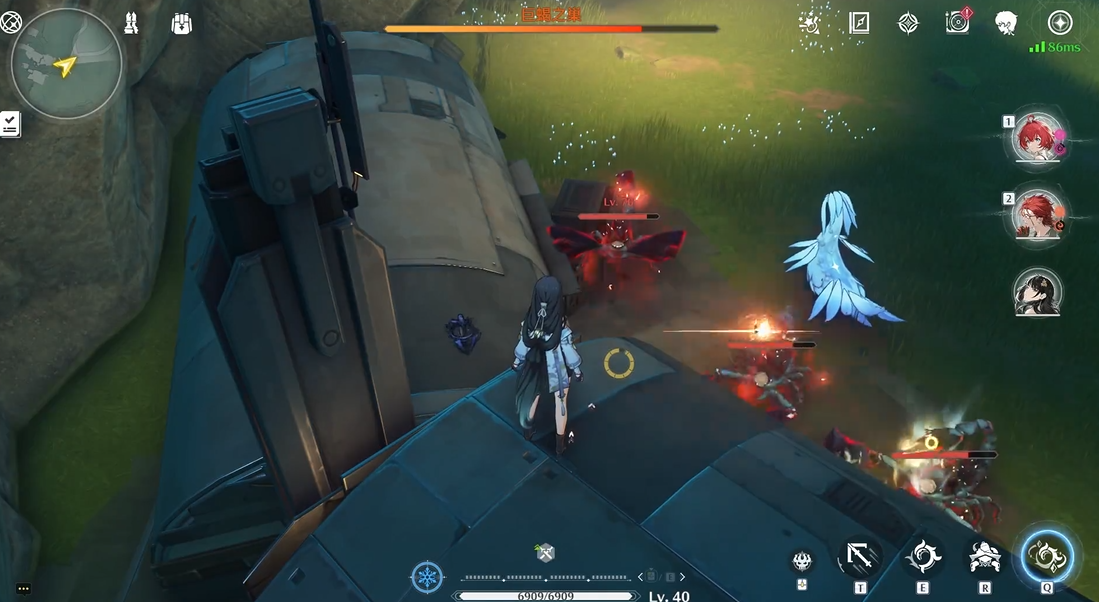Open the star-wand wish icon

[x=810, y=22]
